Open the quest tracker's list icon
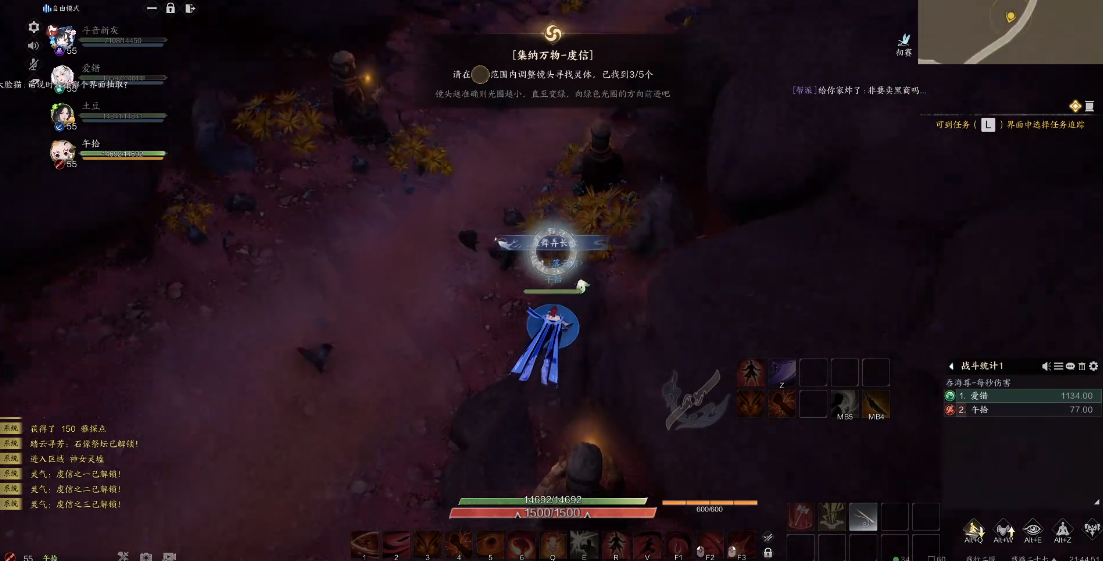The width and height of the screenshot is (1103, 561). click(x=1091, y=106)
